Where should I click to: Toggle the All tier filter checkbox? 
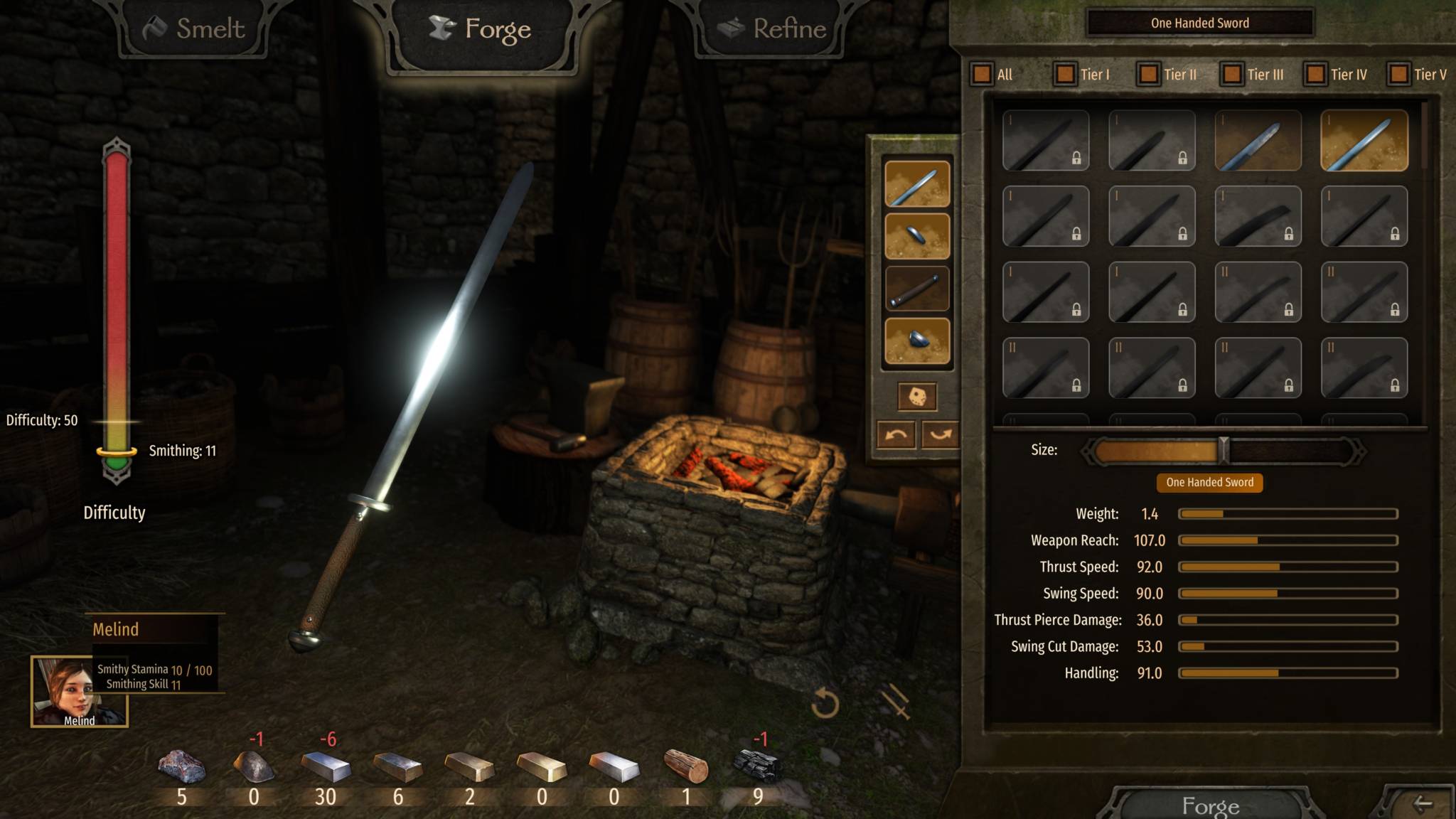pos(982,74)
